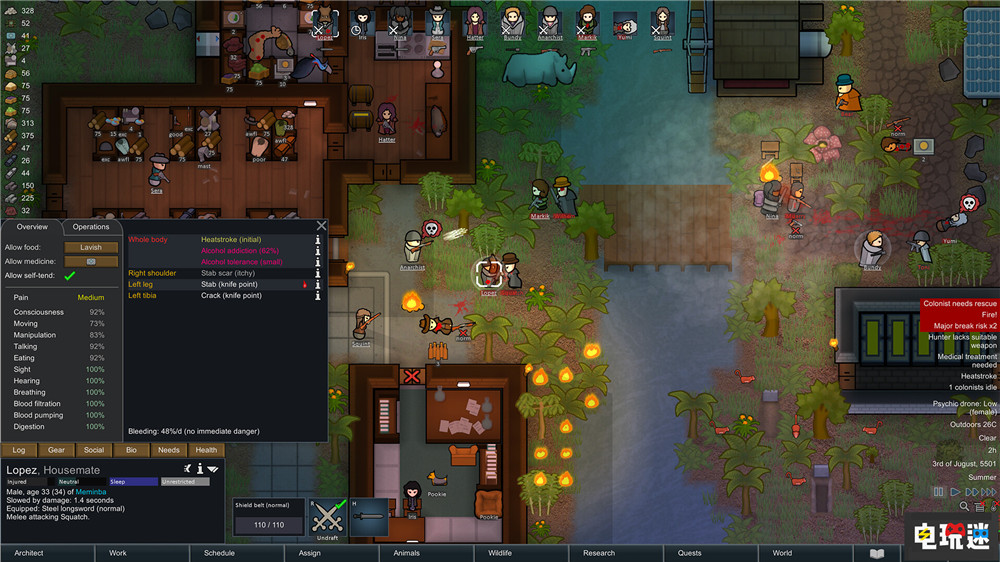Switch to the Bio tab
The image size is (1000, 562).
point(131,450)
